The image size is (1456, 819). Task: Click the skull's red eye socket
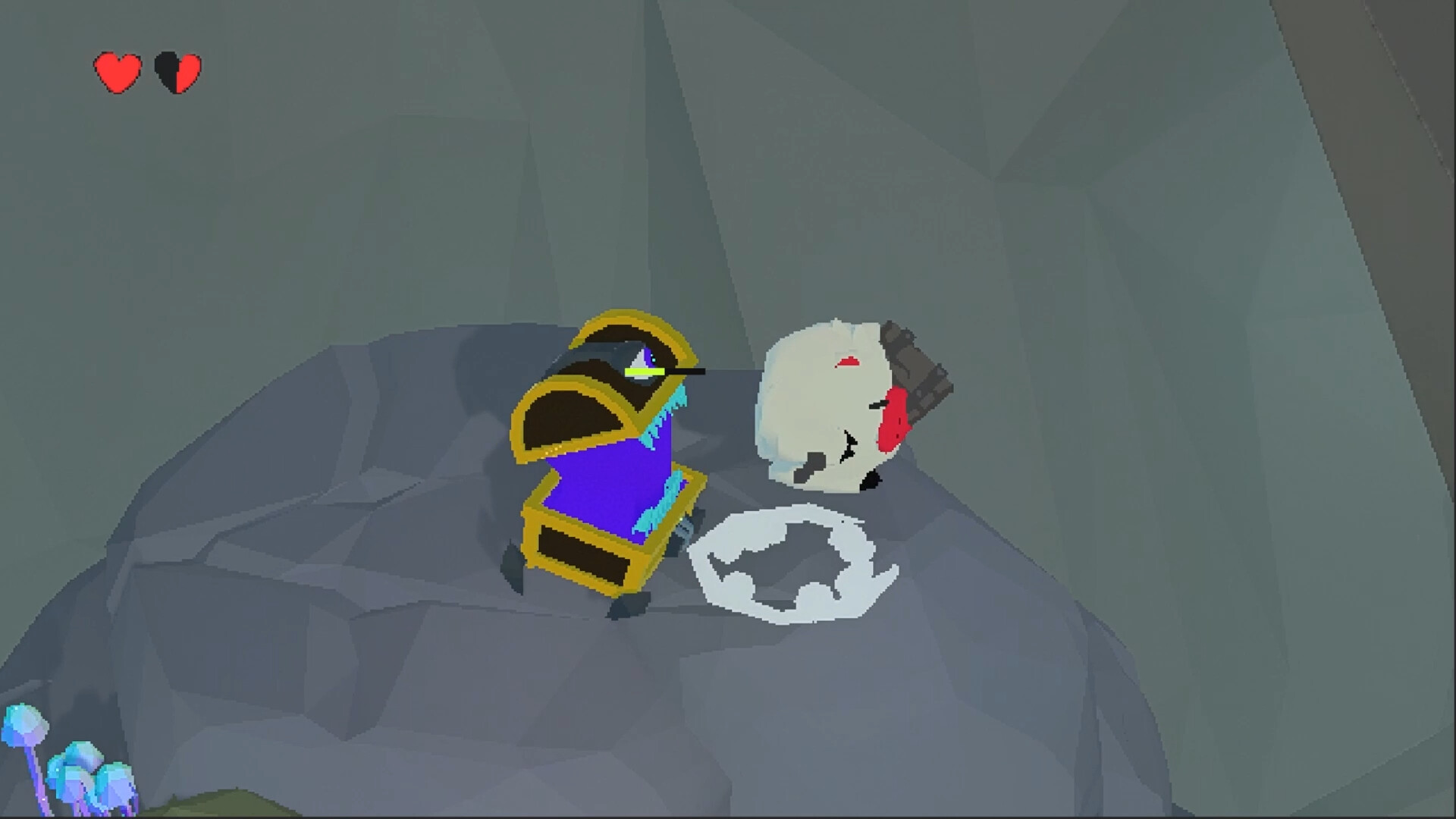click(x=895, y=421)
